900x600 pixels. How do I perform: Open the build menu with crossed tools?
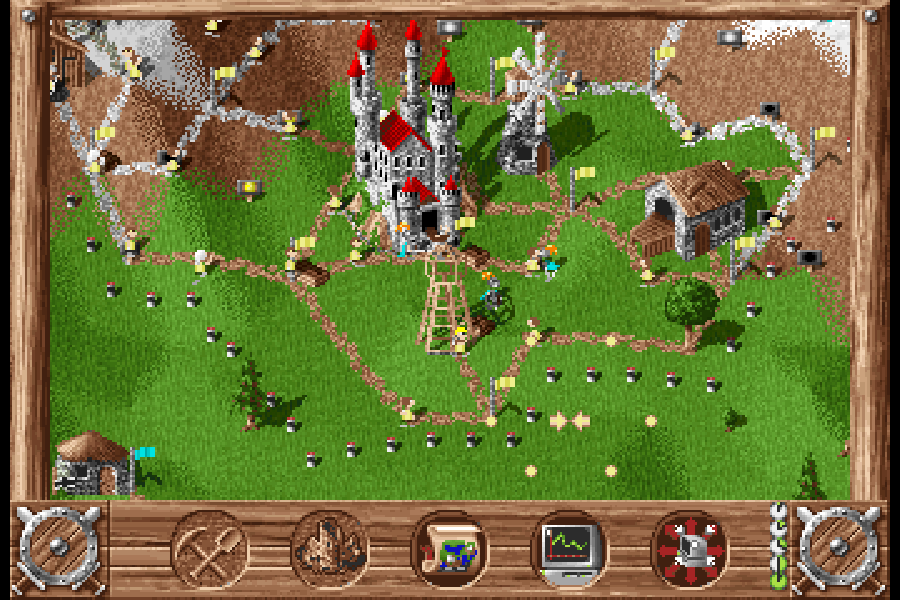210,548
